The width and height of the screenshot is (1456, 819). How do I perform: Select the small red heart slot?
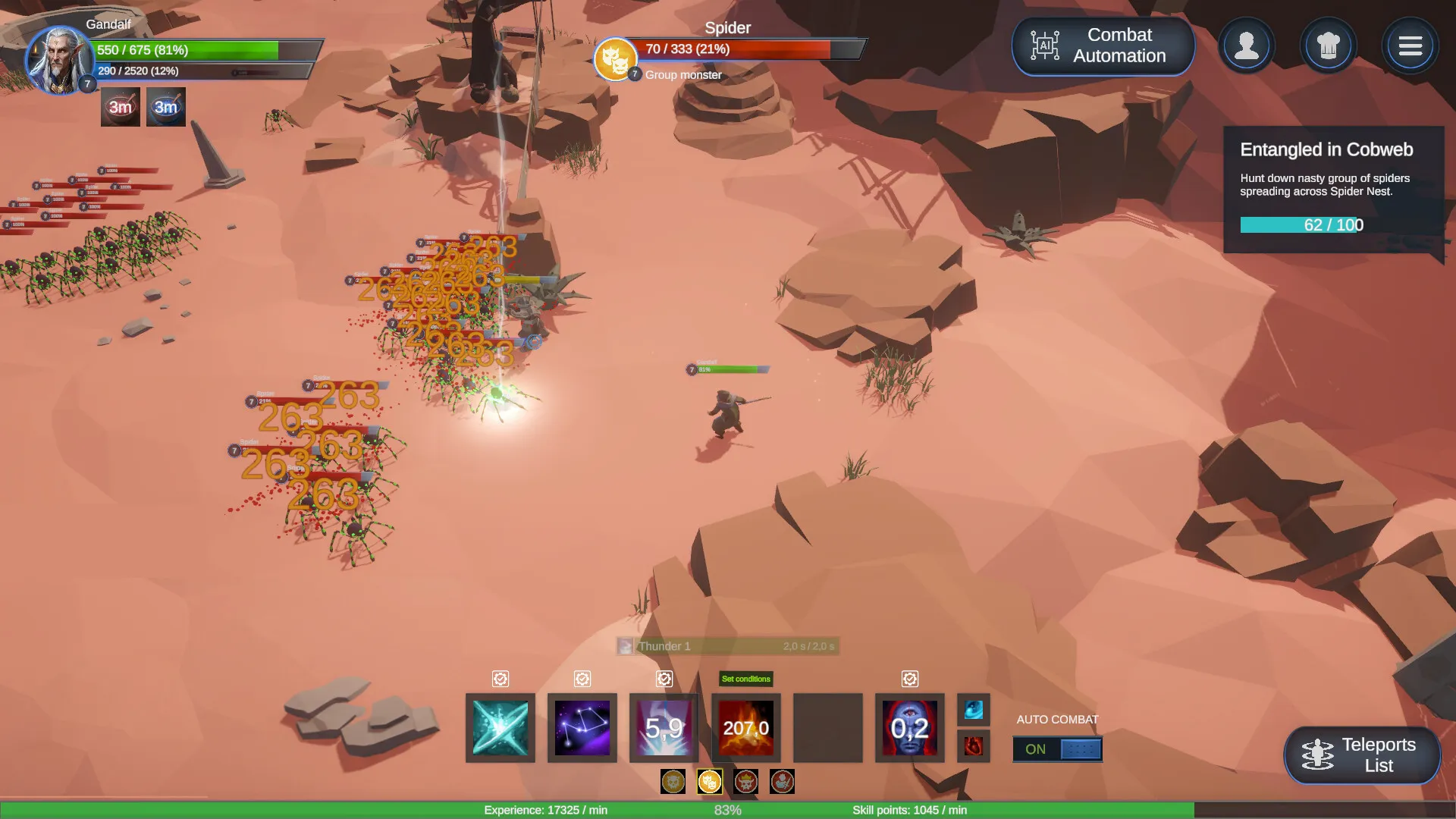coord(974,746)
